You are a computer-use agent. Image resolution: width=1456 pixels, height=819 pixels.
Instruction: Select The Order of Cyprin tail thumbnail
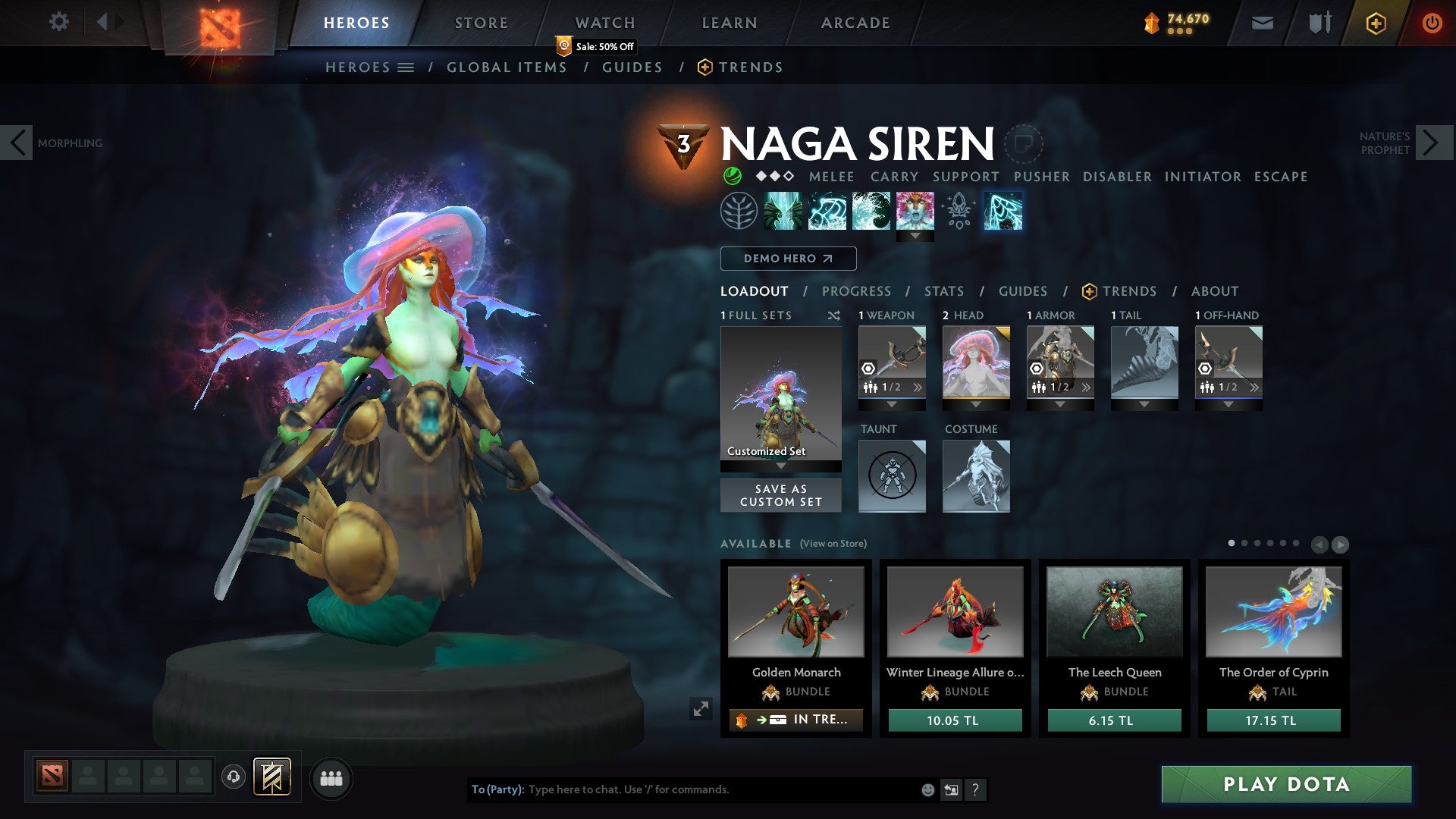coord(1273,612)
